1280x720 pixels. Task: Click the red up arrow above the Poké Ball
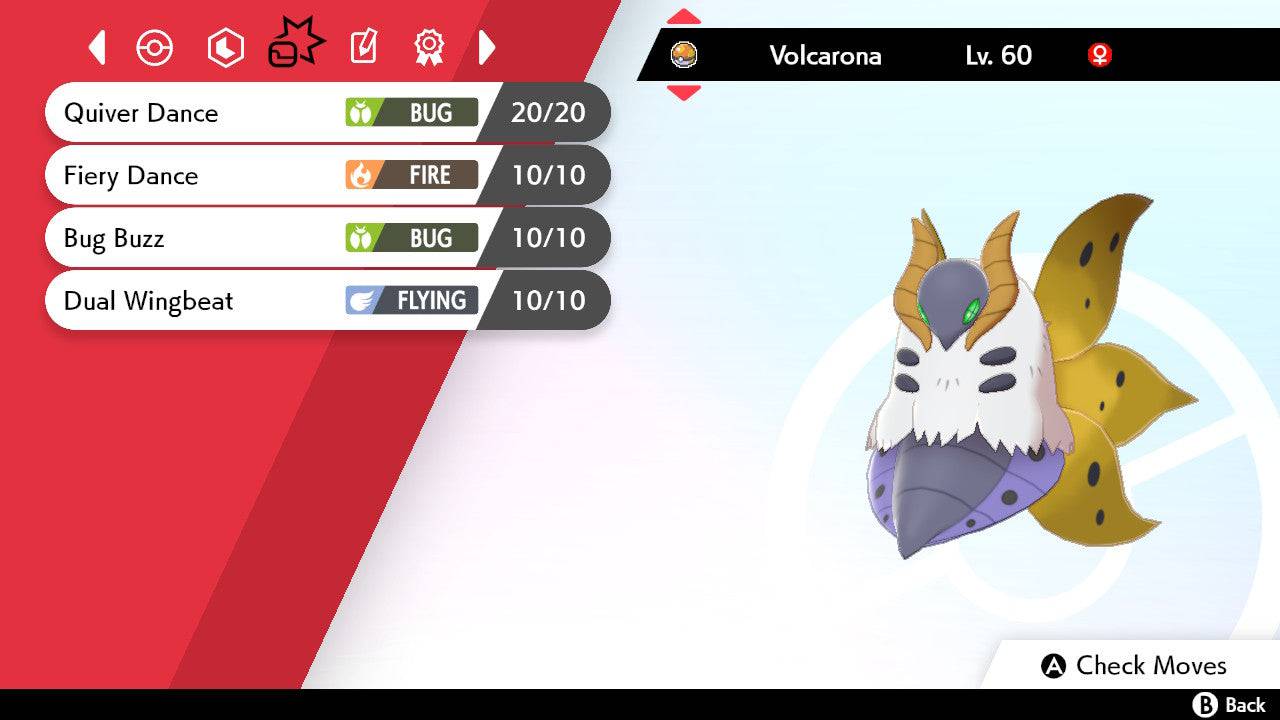(x=684, y=15)
